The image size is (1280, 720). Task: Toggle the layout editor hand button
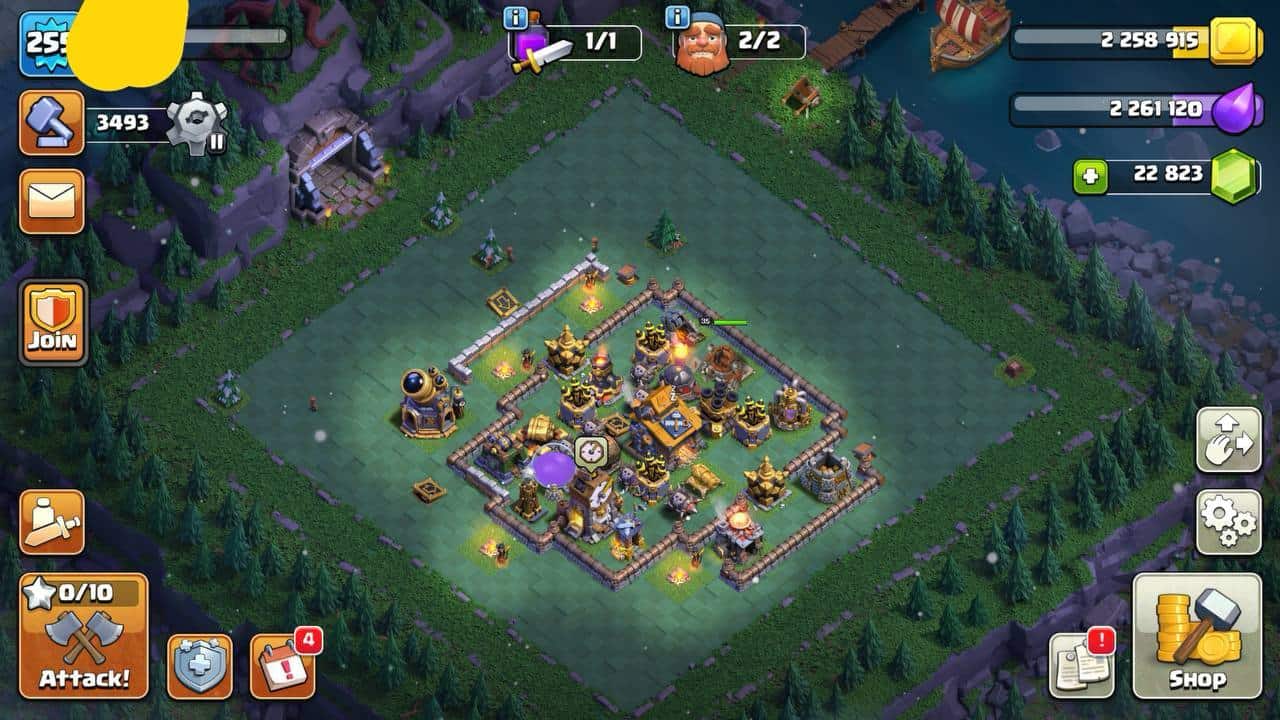pyautogui.click(x=1228, y=439)
